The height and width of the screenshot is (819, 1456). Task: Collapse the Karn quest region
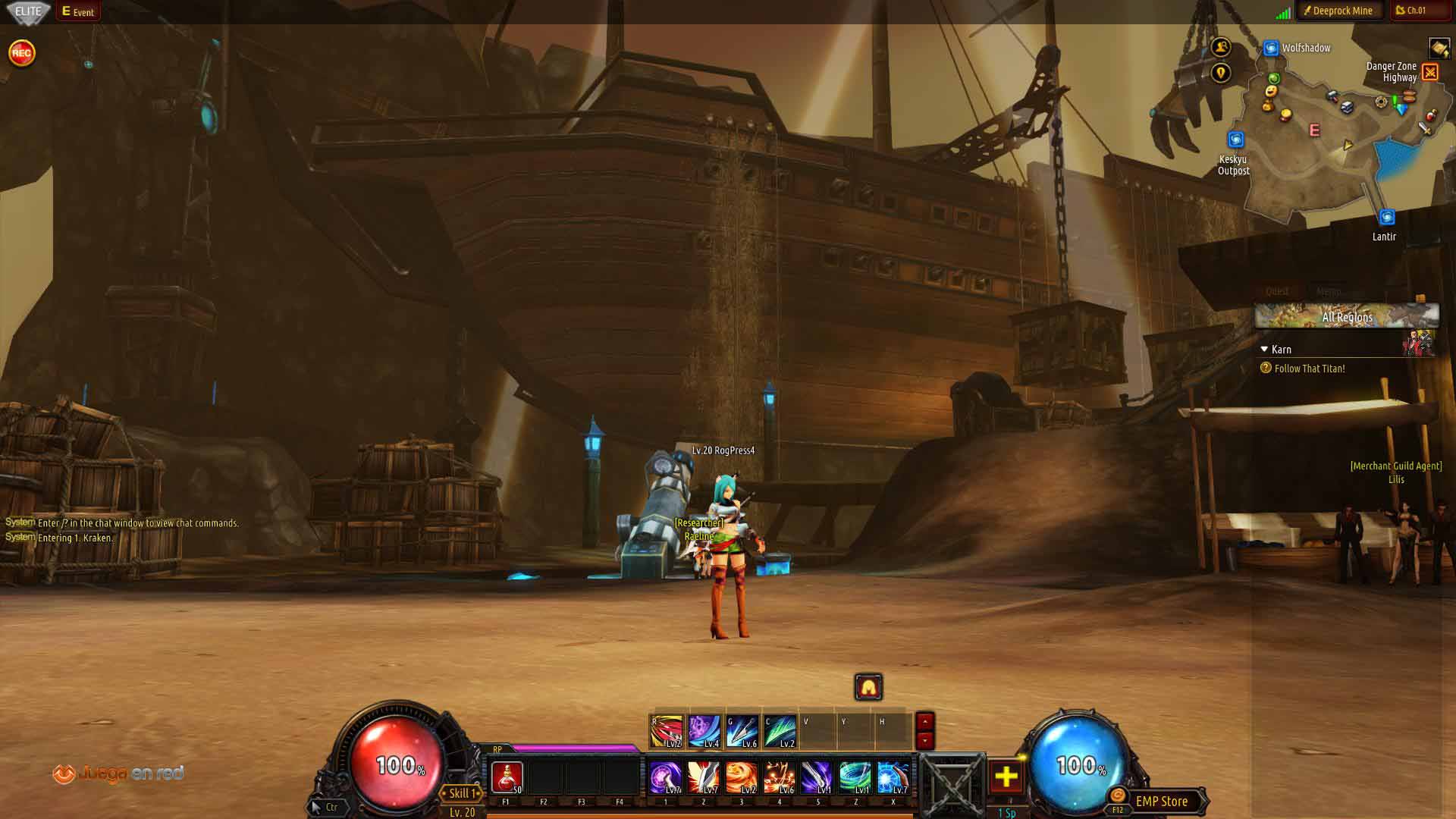tap(1264, 350)
